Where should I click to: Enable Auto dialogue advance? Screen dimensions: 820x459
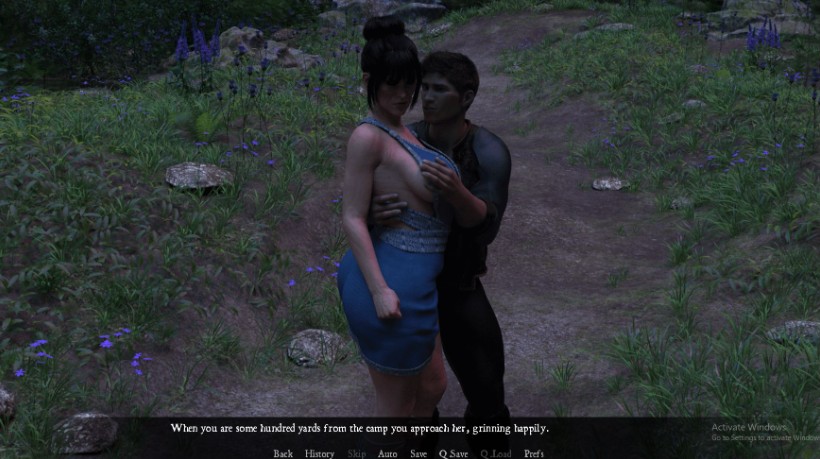[x=387, y=453]
